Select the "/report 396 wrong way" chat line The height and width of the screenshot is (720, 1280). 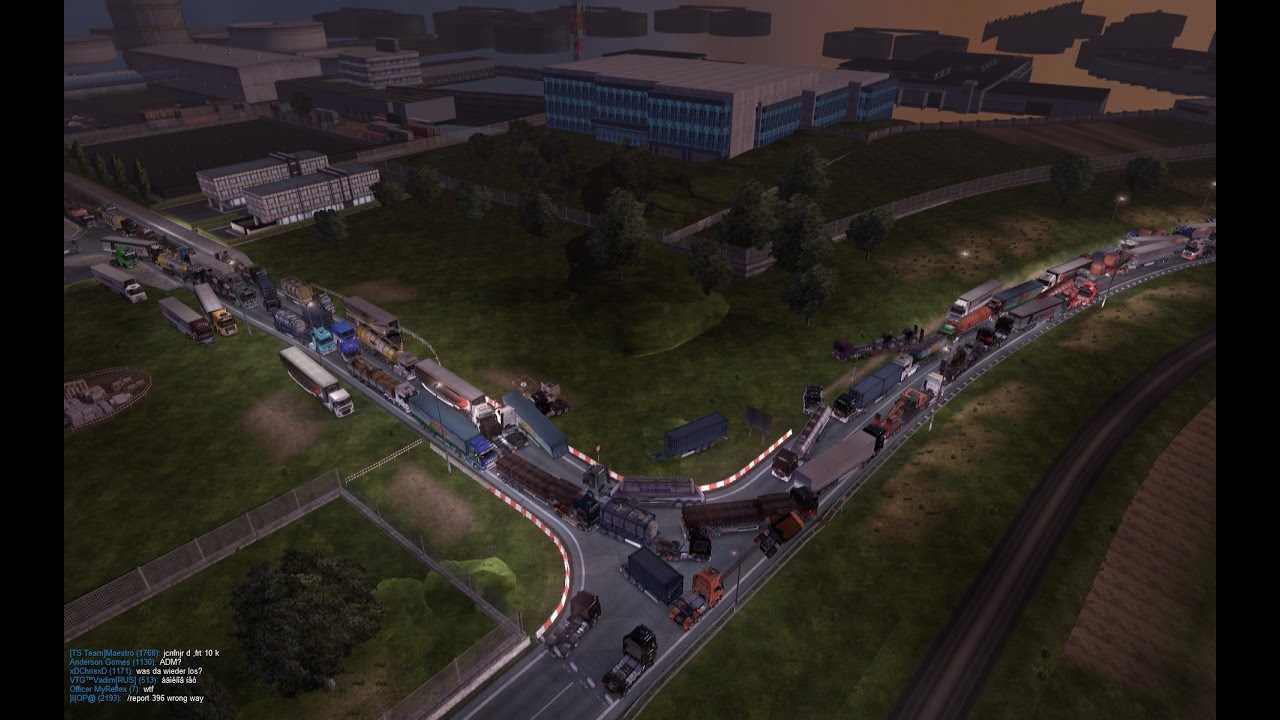pos(164,698)
